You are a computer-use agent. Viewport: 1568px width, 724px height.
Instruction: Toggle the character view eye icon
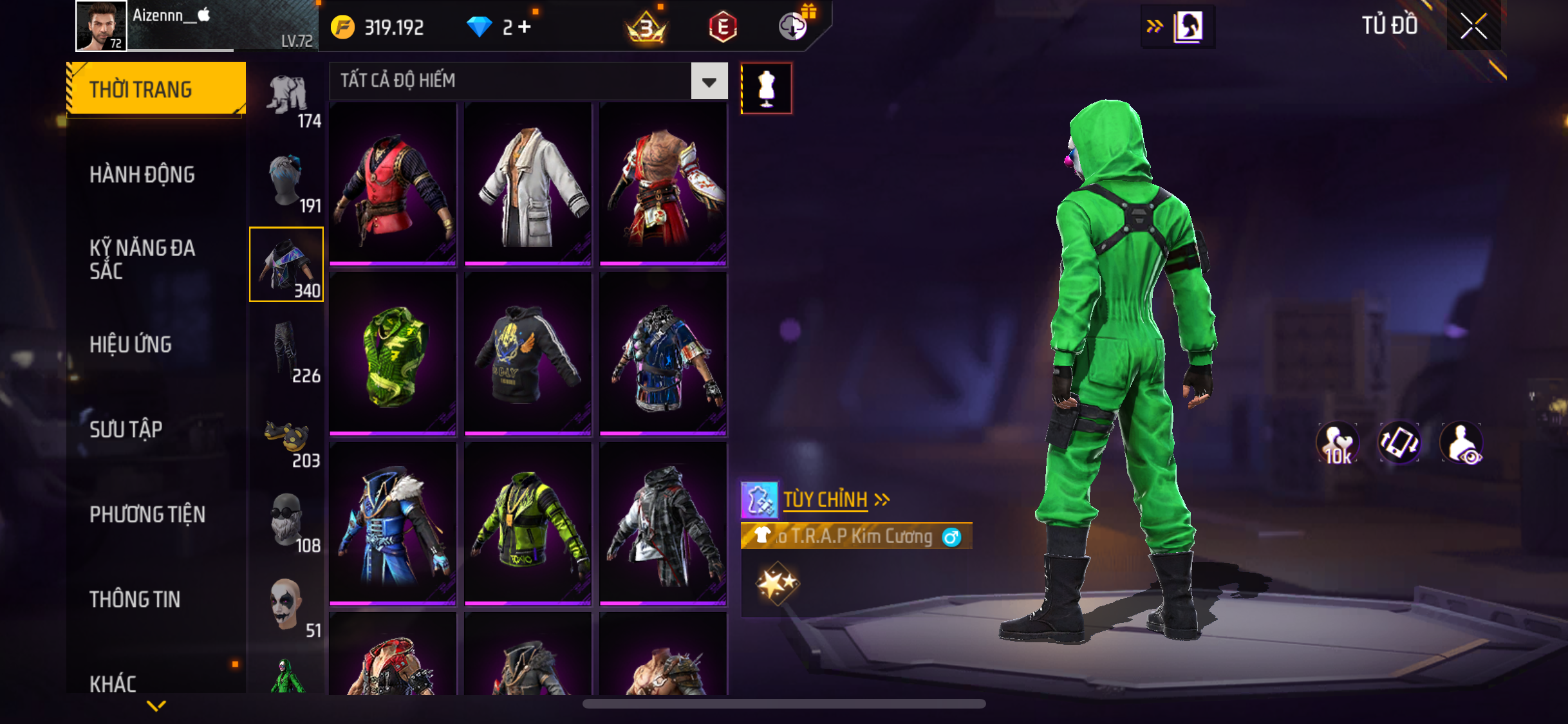coord(1461,443)
